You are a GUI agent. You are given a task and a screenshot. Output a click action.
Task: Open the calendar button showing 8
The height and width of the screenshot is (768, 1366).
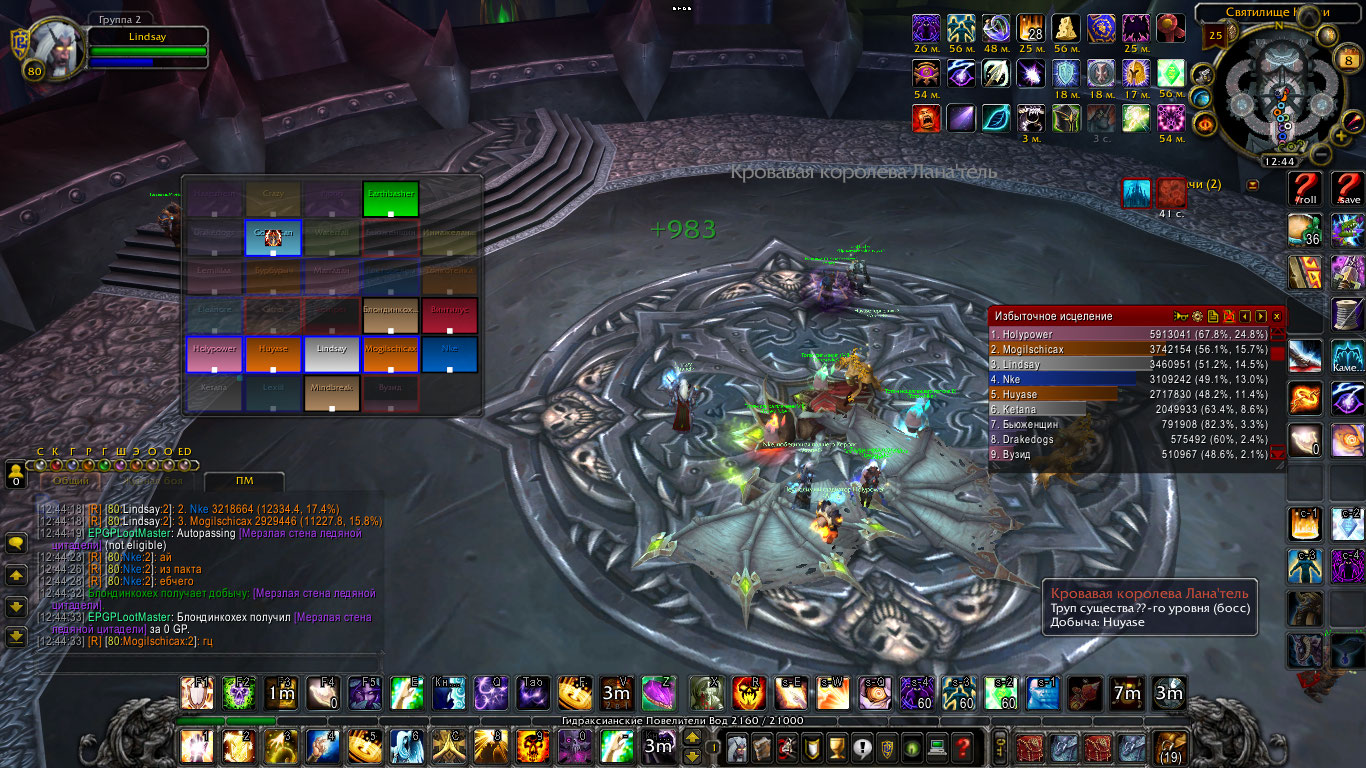(1346, 59)
